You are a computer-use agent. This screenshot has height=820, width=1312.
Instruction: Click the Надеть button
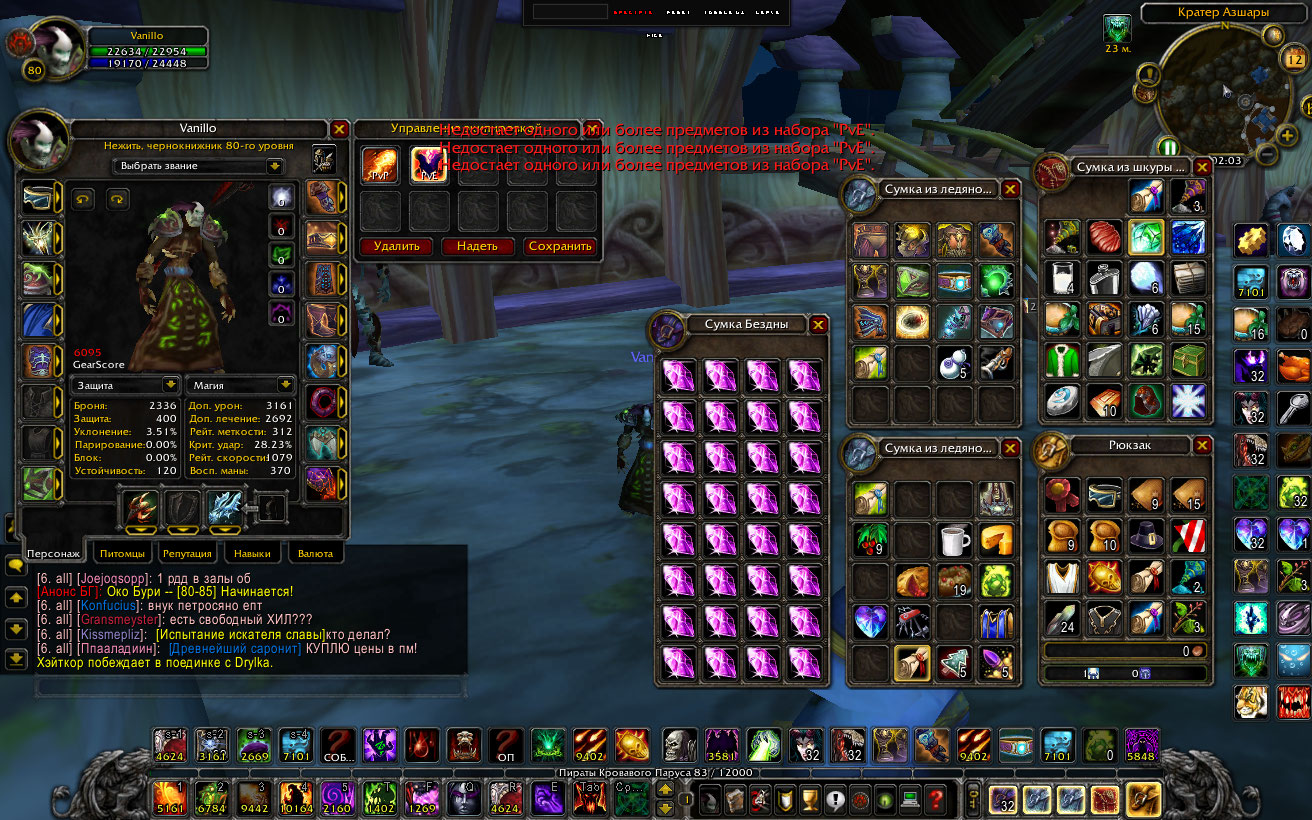(x=477, y=246)
